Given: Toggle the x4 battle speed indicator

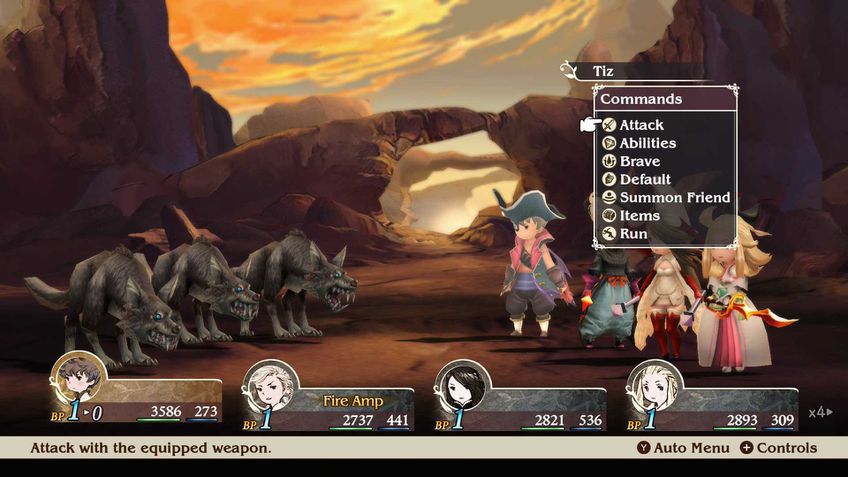Looking at the screenshot, I should pyautogui.click(x=820, y=412).
